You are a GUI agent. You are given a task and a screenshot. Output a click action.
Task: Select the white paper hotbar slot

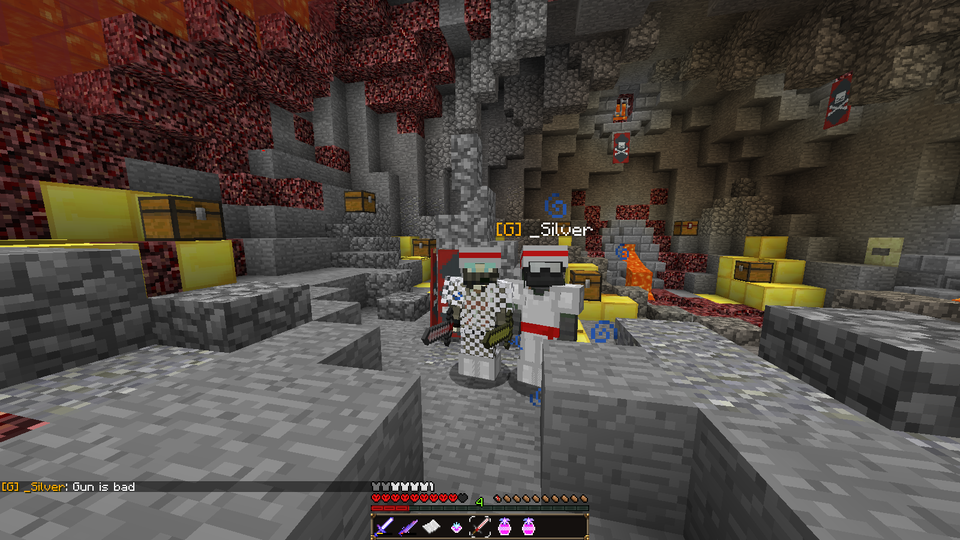[432, 527]
